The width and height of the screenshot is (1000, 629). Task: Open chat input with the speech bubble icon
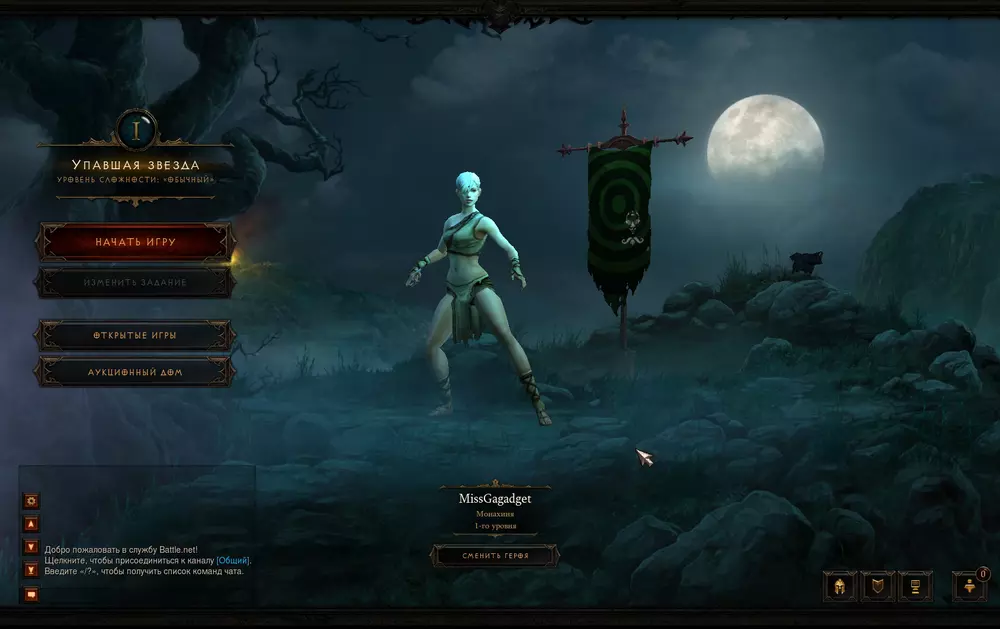(x=31, y=594)
